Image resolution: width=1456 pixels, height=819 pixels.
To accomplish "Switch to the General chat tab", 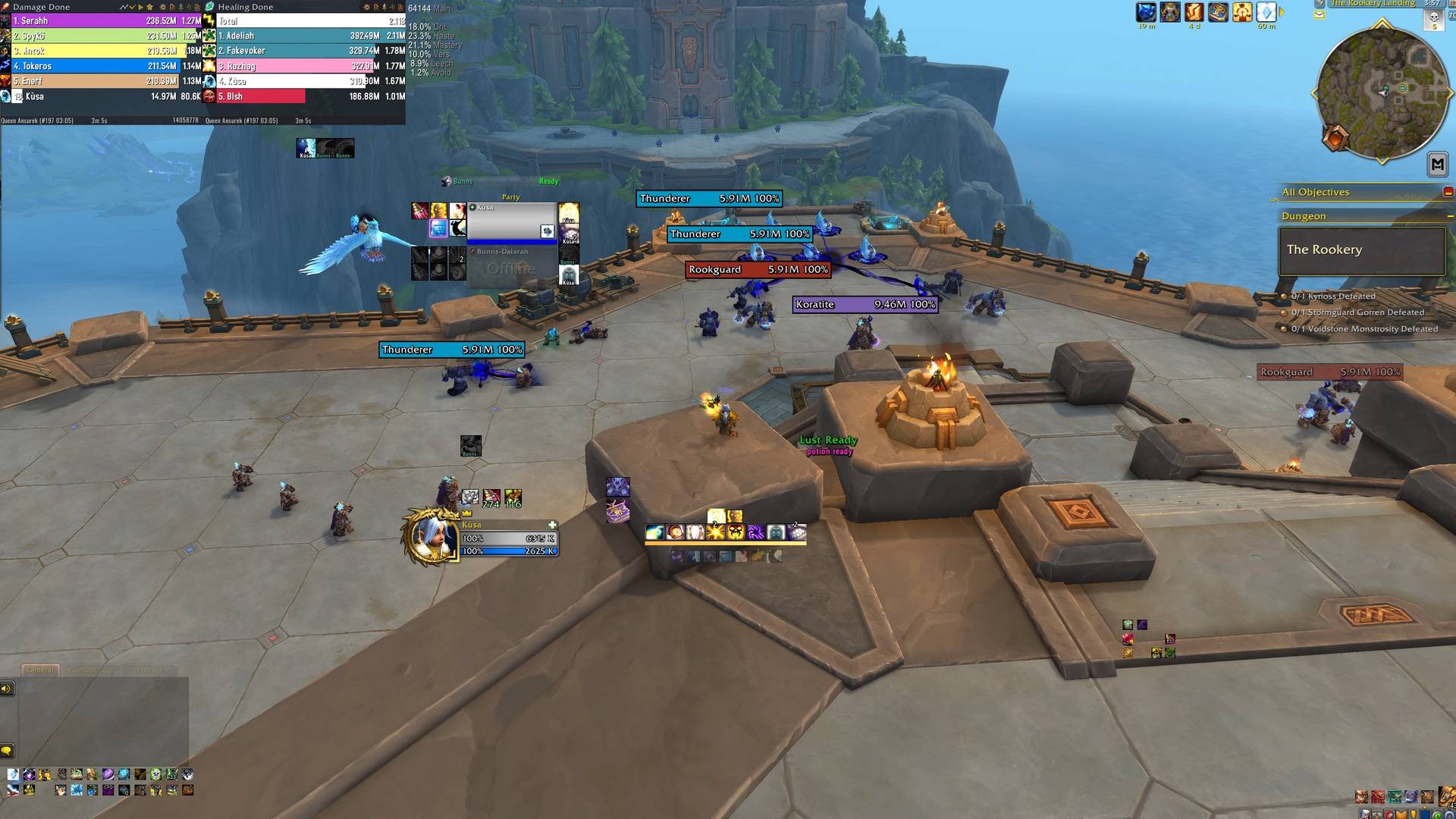I will [x=40, y=670].
